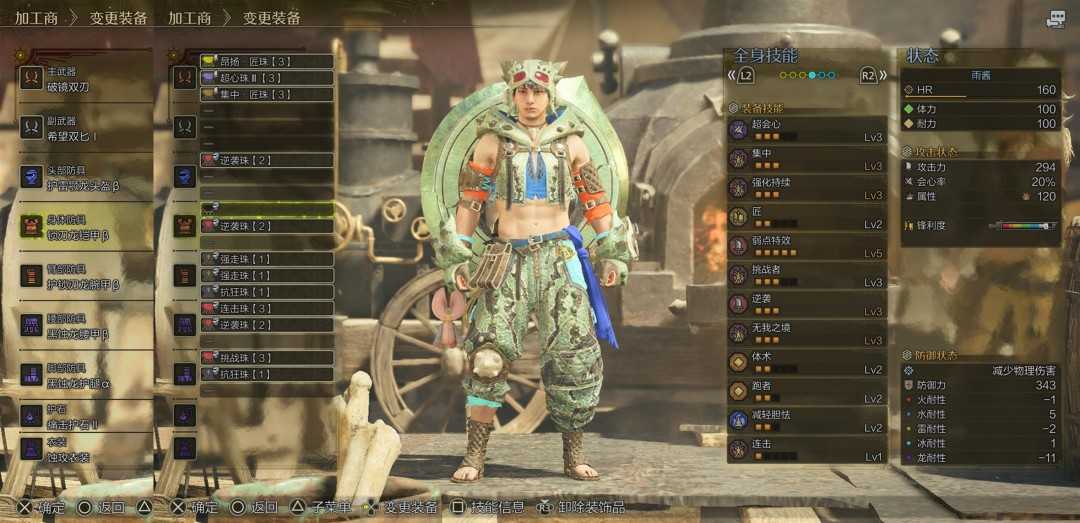Viewport: 1080px width, 523px height.
Task: Select the 减轻胆怯 skill row
Action: pyautogui.click(x=806, y=420)
